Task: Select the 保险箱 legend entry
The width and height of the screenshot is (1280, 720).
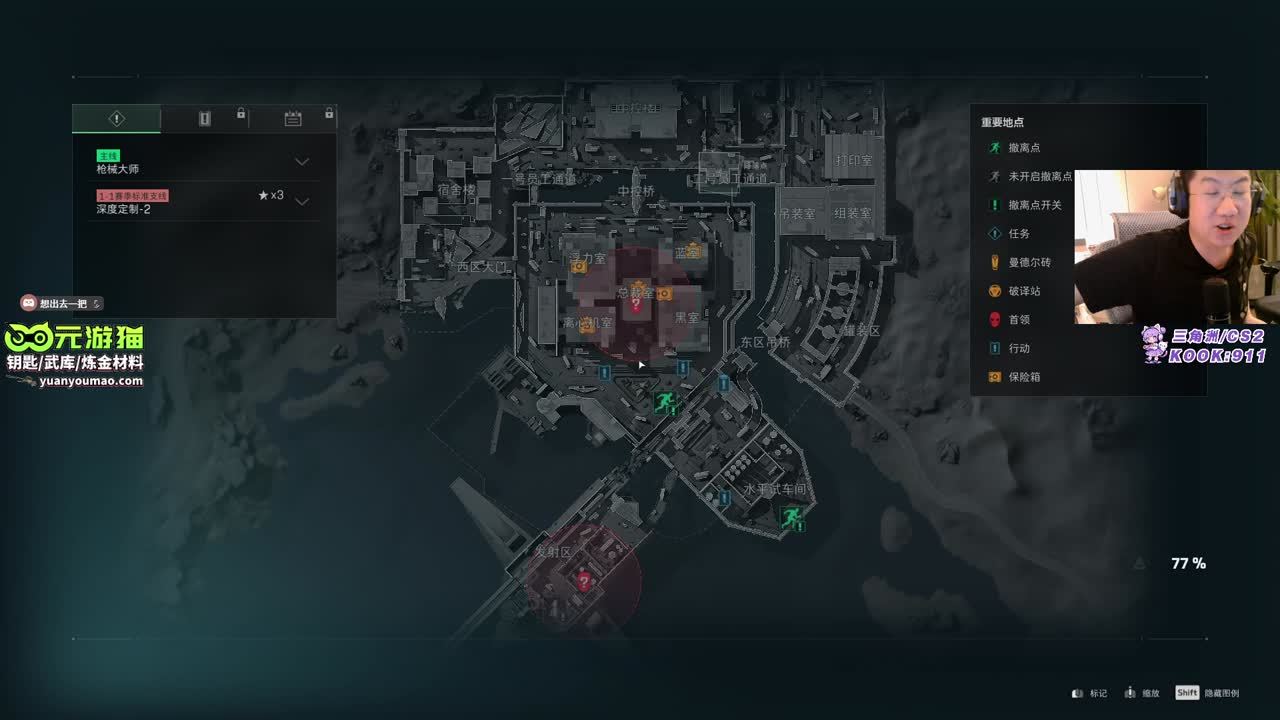Action: [1024, 377]
